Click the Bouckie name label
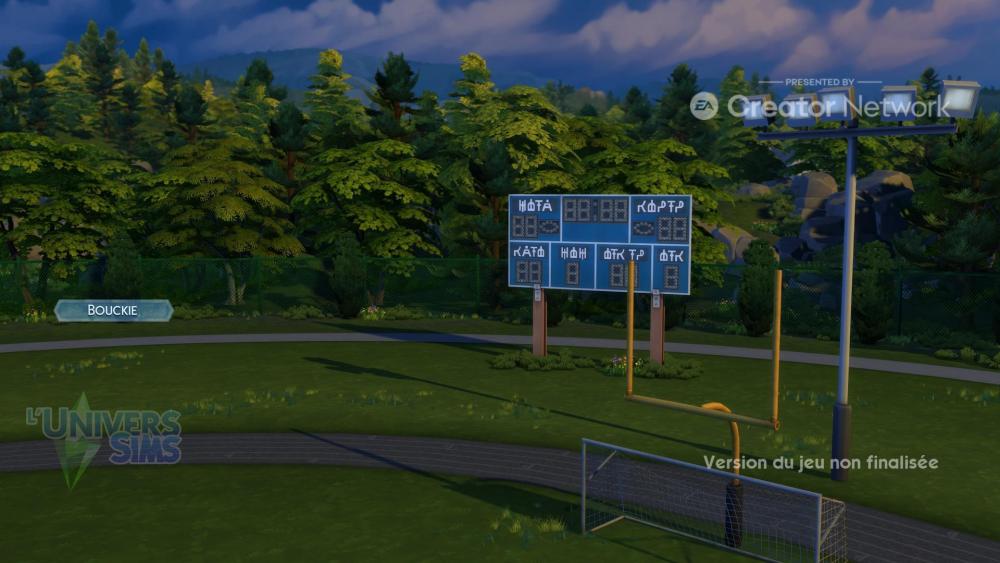Viewport: 1000px width, 563px height. coord(113,311)
